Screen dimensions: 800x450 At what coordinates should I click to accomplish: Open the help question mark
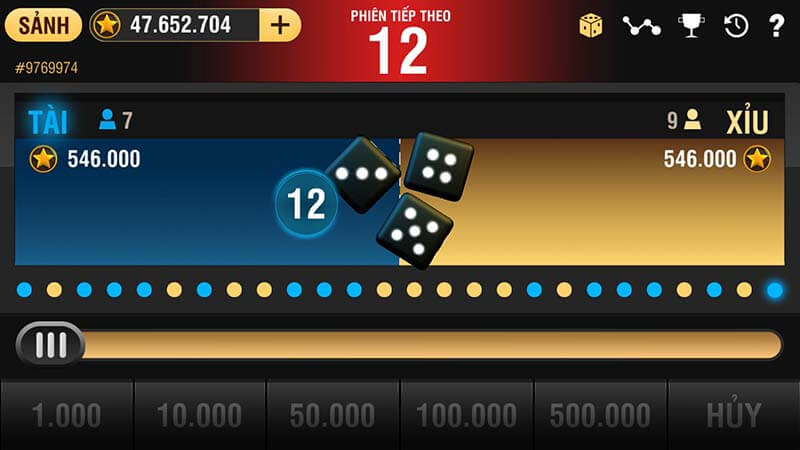776,26
